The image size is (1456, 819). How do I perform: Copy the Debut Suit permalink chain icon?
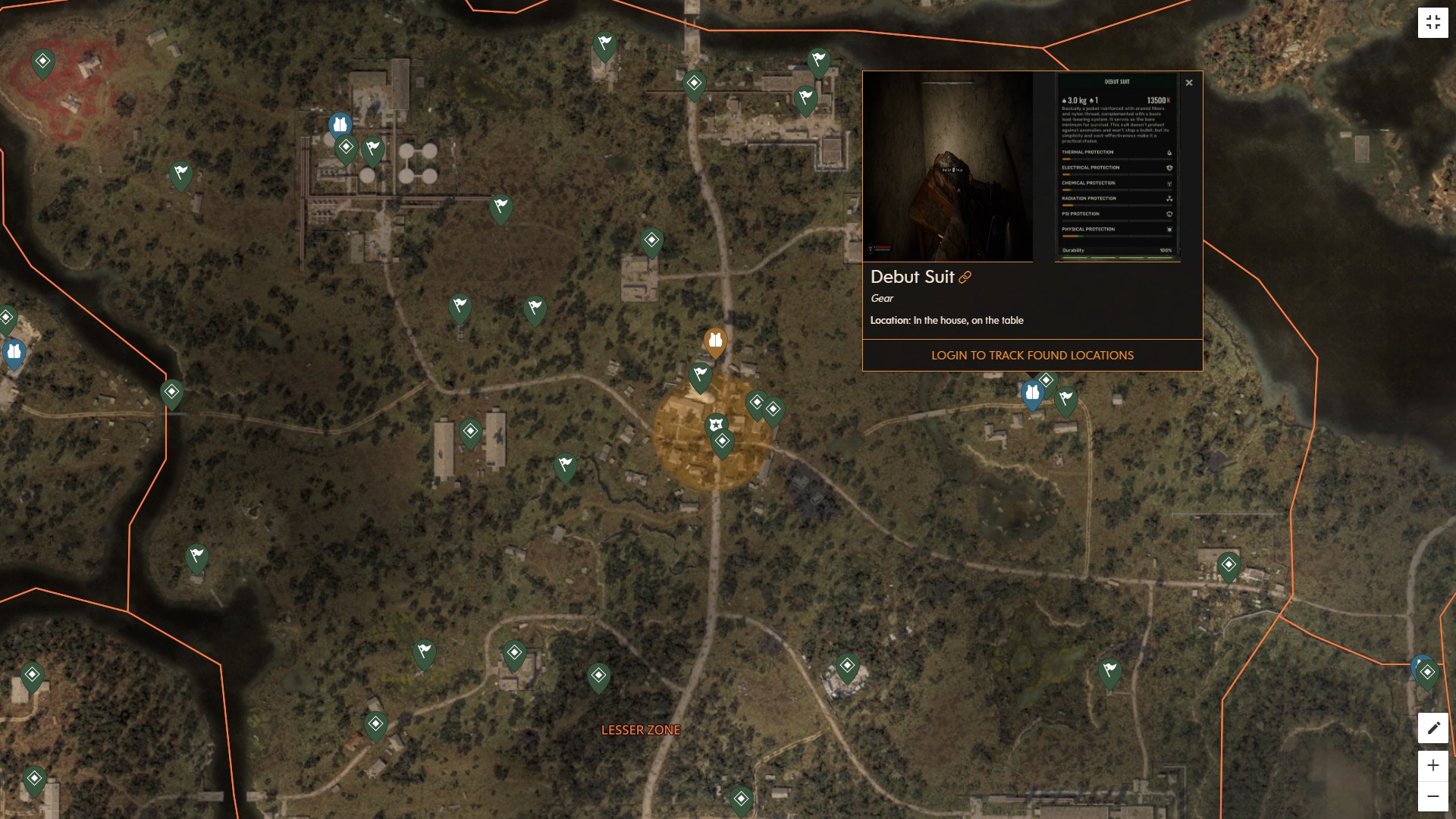click(965, 278)
